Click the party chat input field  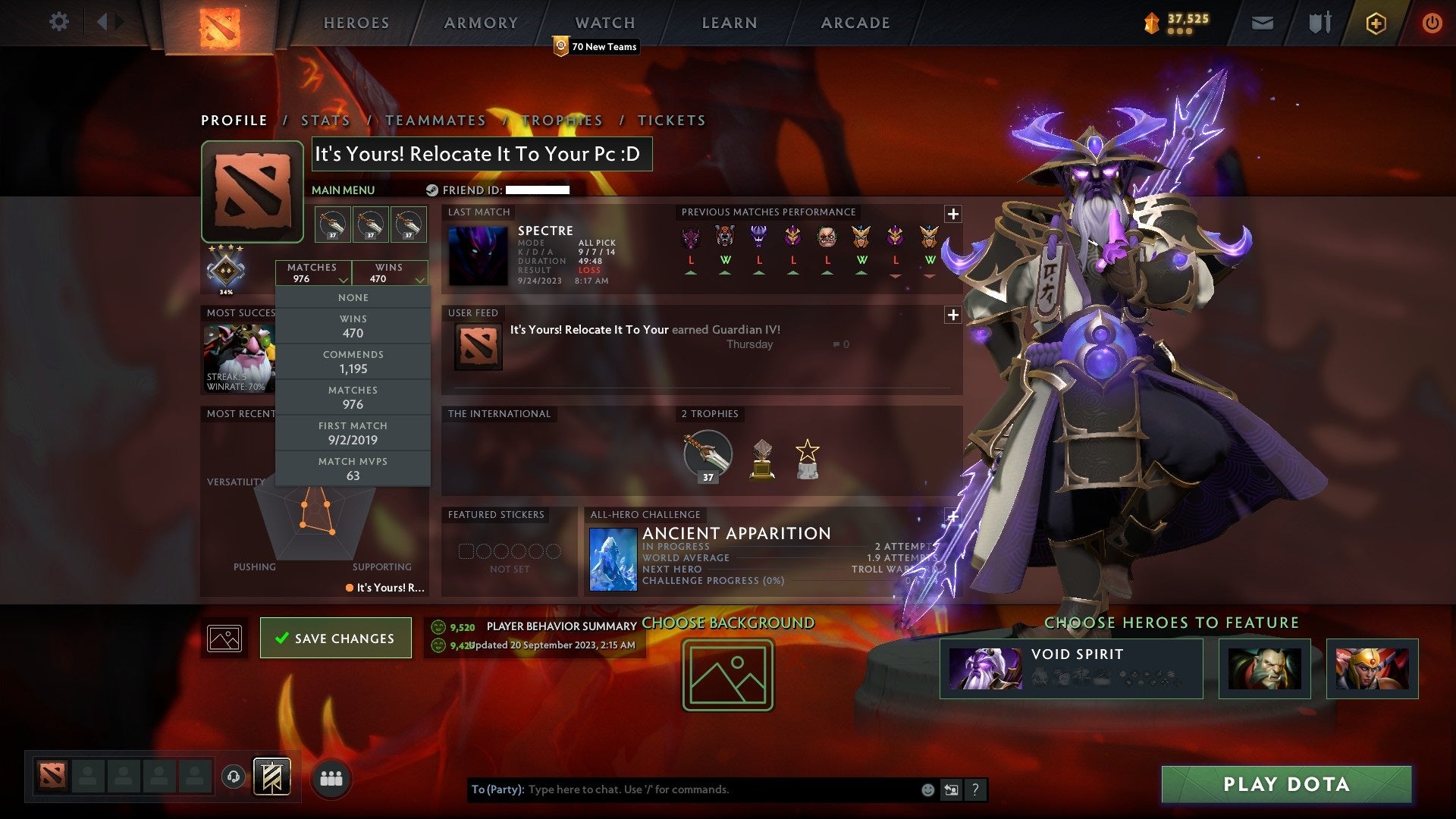point(682,789)
